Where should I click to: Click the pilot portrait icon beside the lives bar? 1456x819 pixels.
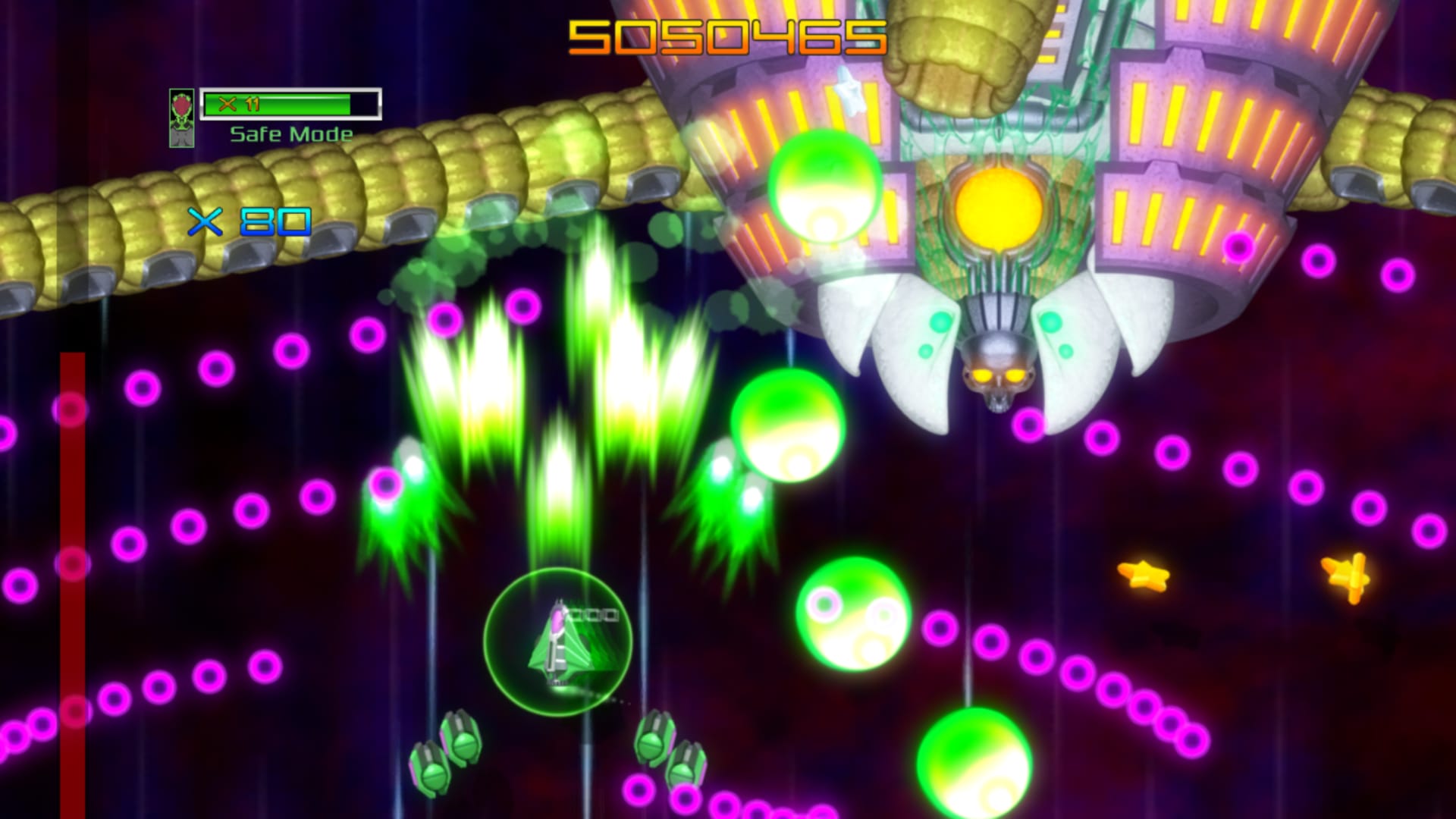click(x=182, y=118)
